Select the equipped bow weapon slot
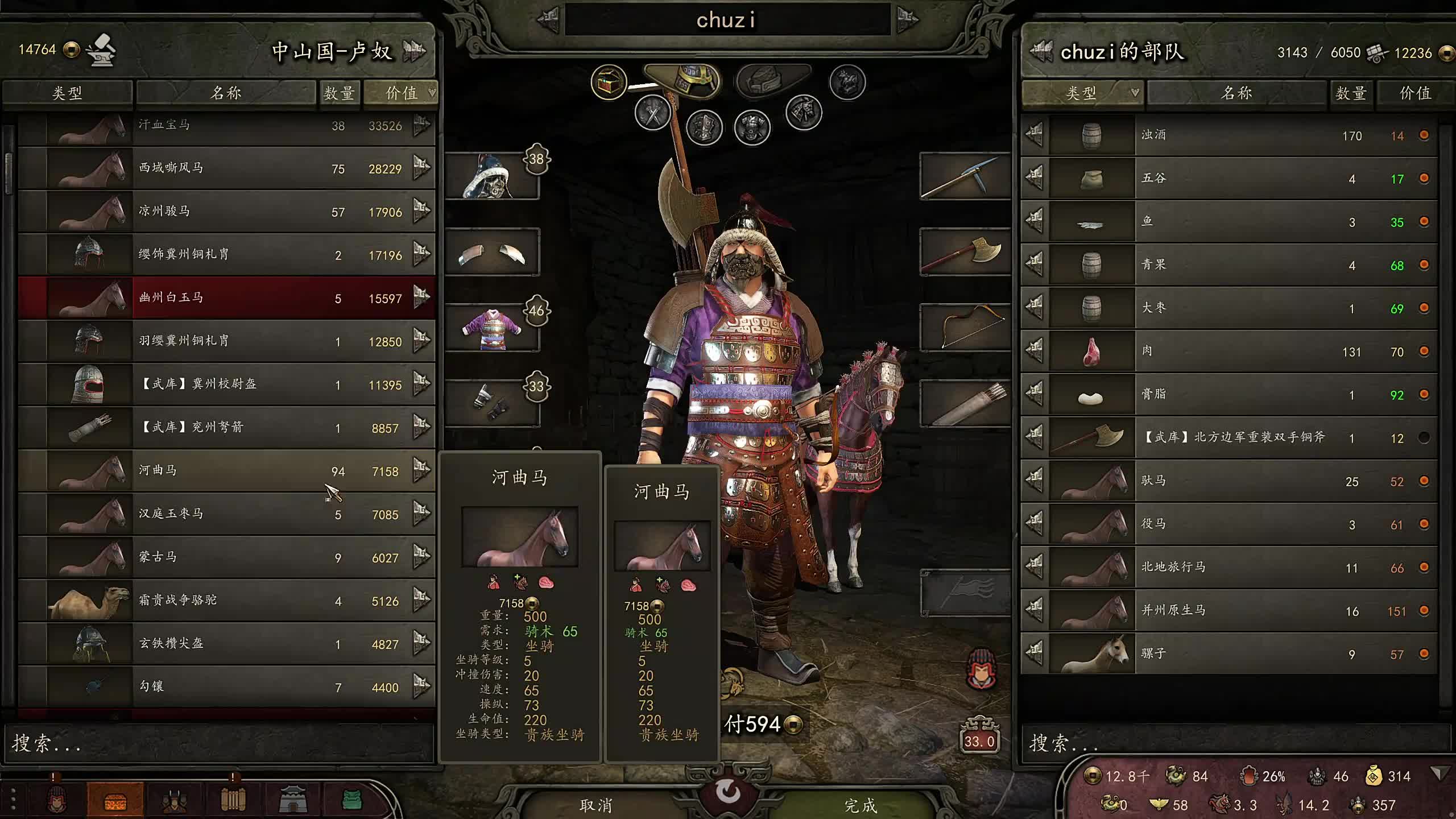 point(965,328)
